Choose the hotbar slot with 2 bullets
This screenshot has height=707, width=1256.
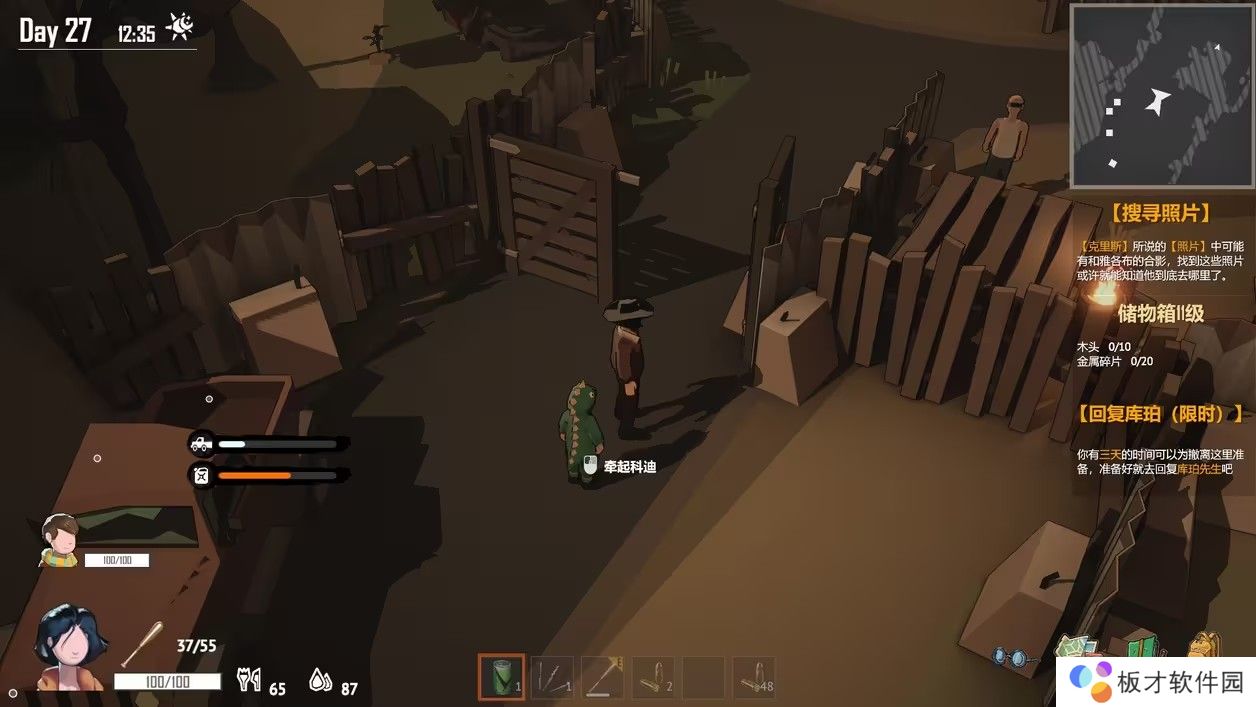click(x=652, y=677)
